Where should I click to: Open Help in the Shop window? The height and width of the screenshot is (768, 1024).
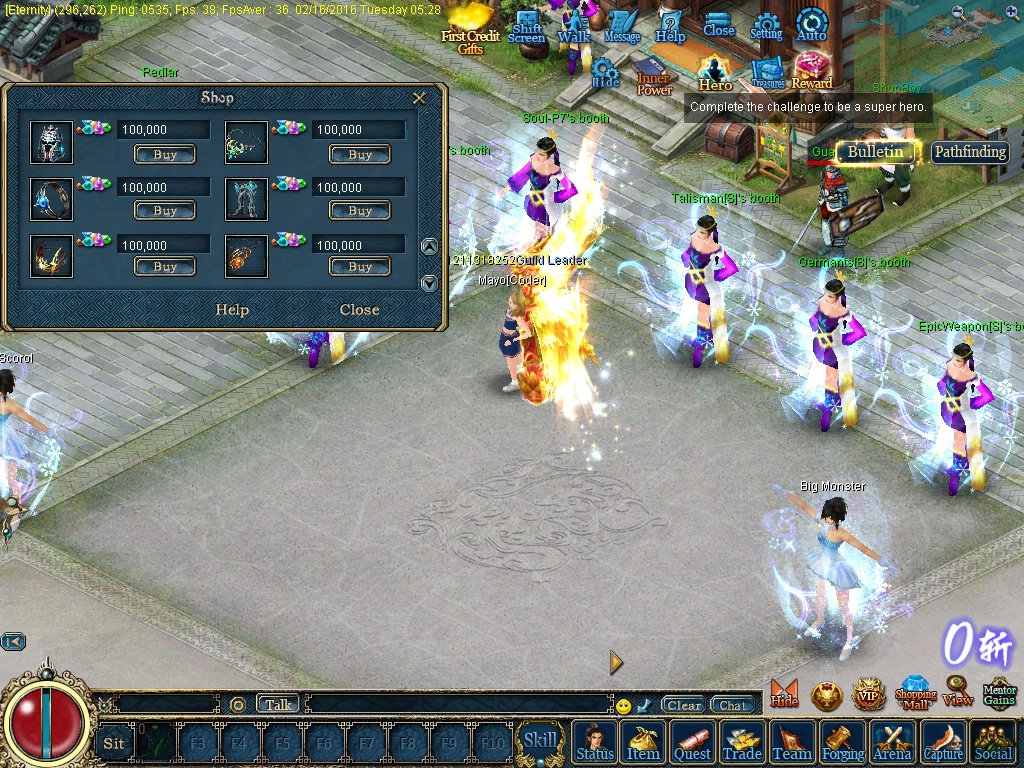coord(232,310)
